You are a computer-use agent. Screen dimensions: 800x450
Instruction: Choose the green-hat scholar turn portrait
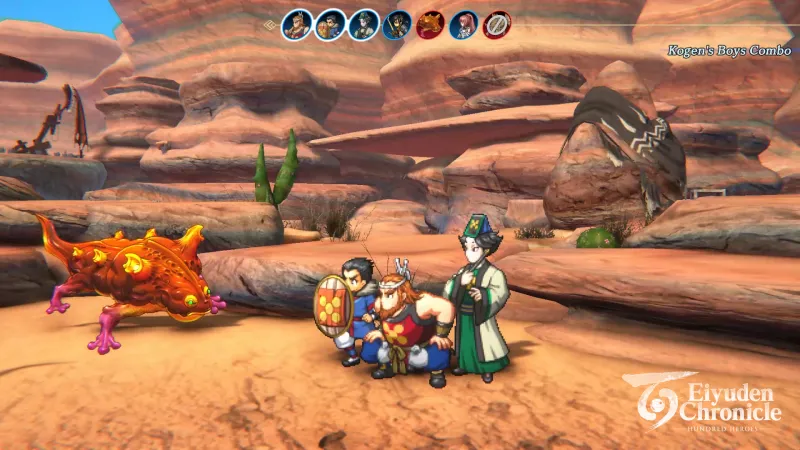tap(364, 24)
